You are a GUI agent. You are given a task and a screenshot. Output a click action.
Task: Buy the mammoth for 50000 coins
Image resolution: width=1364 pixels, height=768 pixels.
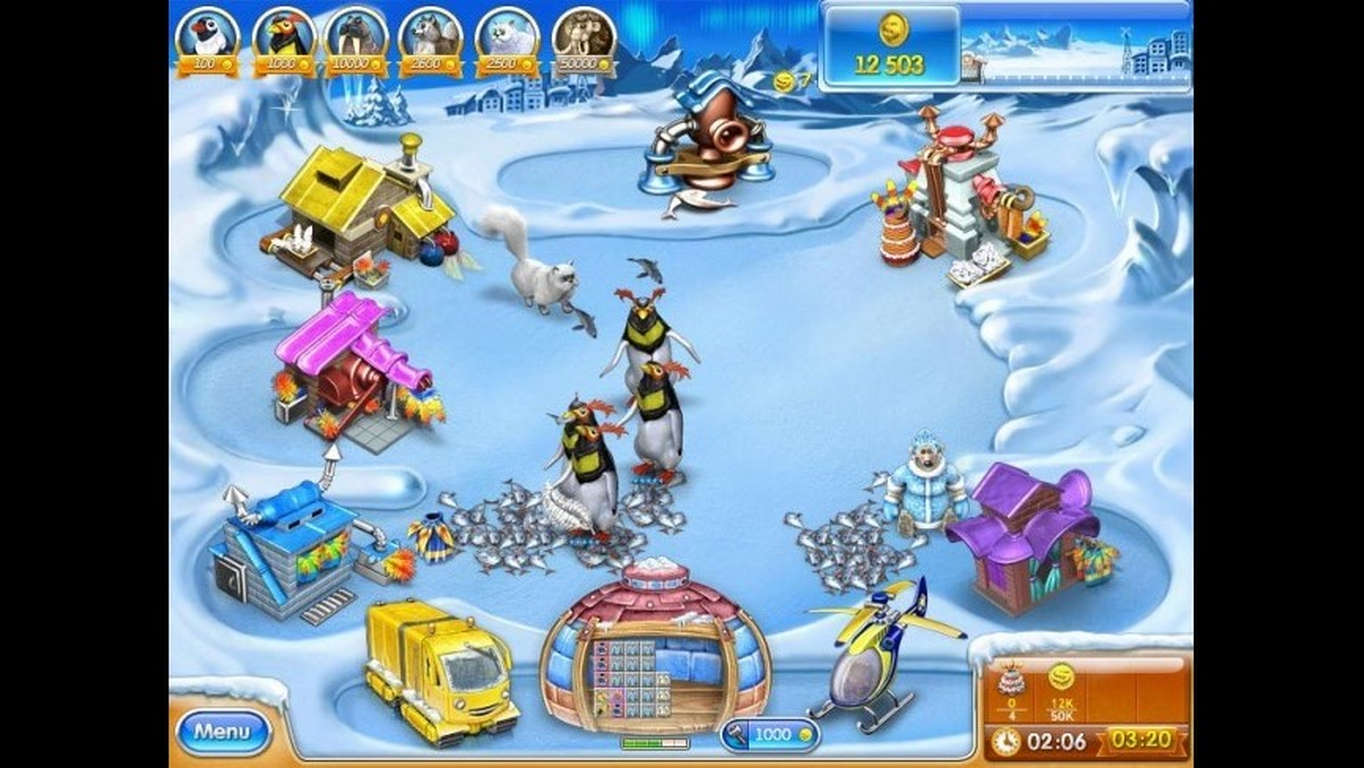pyautogui.click(x=578, y=38)
